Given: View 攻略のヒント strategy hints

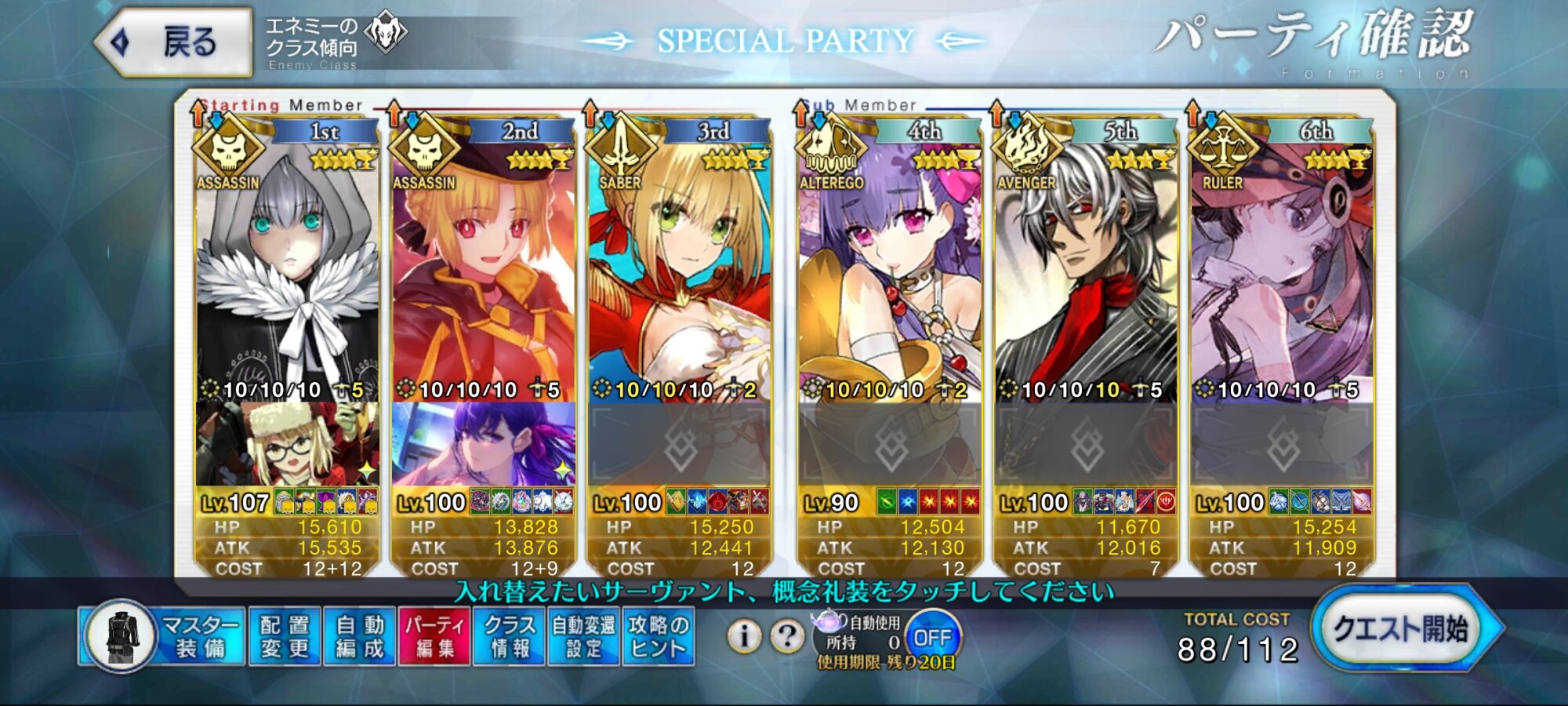Looking at the screenshot, I should point(659,636).
